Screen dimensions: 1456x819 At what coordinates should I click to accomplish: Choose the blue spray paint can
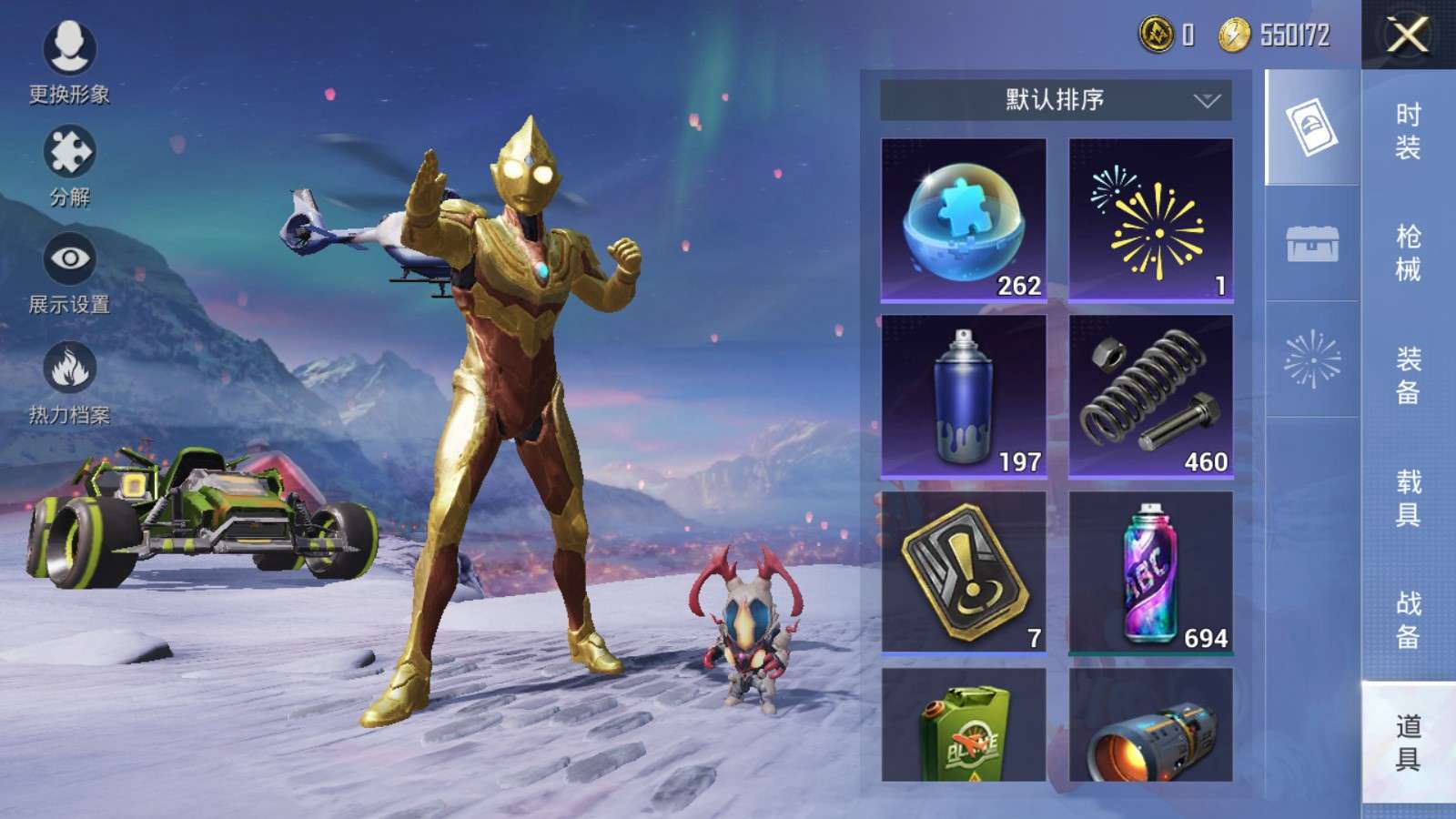[964, 397]
